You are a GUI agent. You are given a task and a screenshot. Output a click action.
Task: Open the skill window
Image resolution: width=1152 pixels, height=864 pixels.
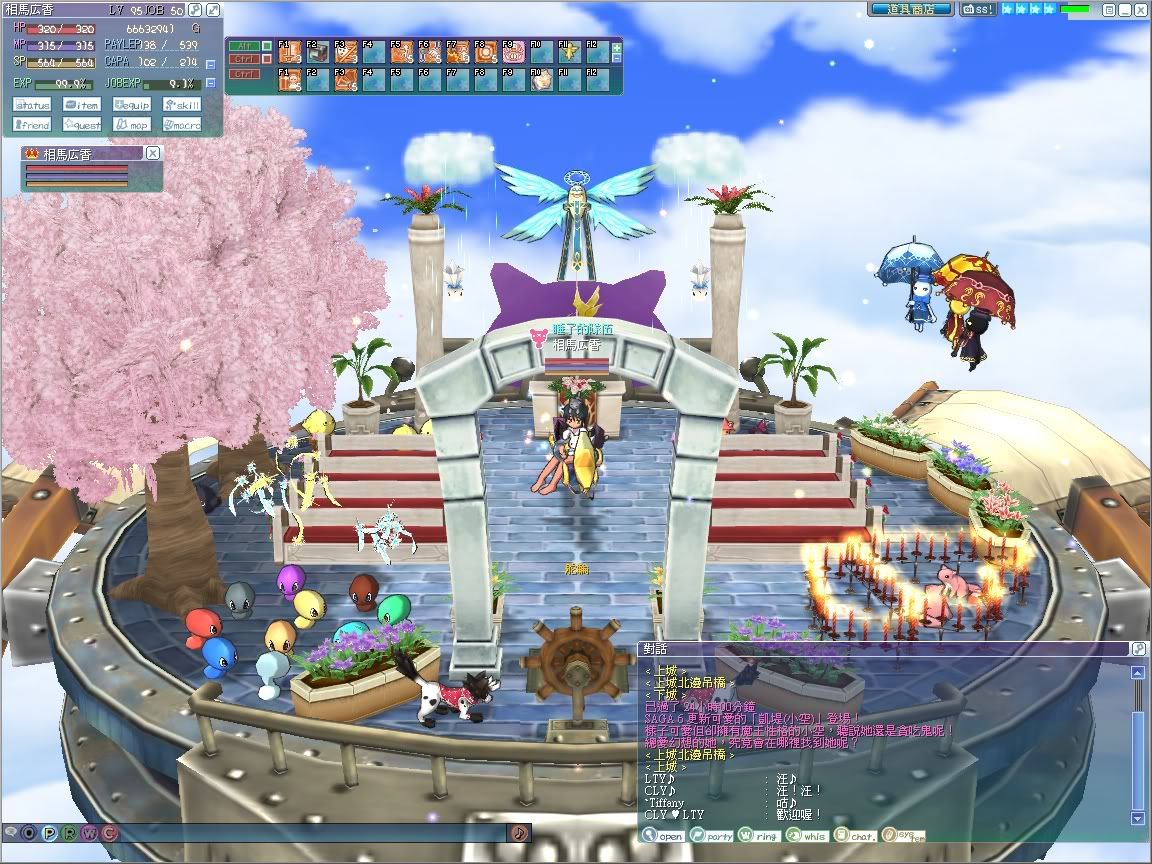pos(182,105)
